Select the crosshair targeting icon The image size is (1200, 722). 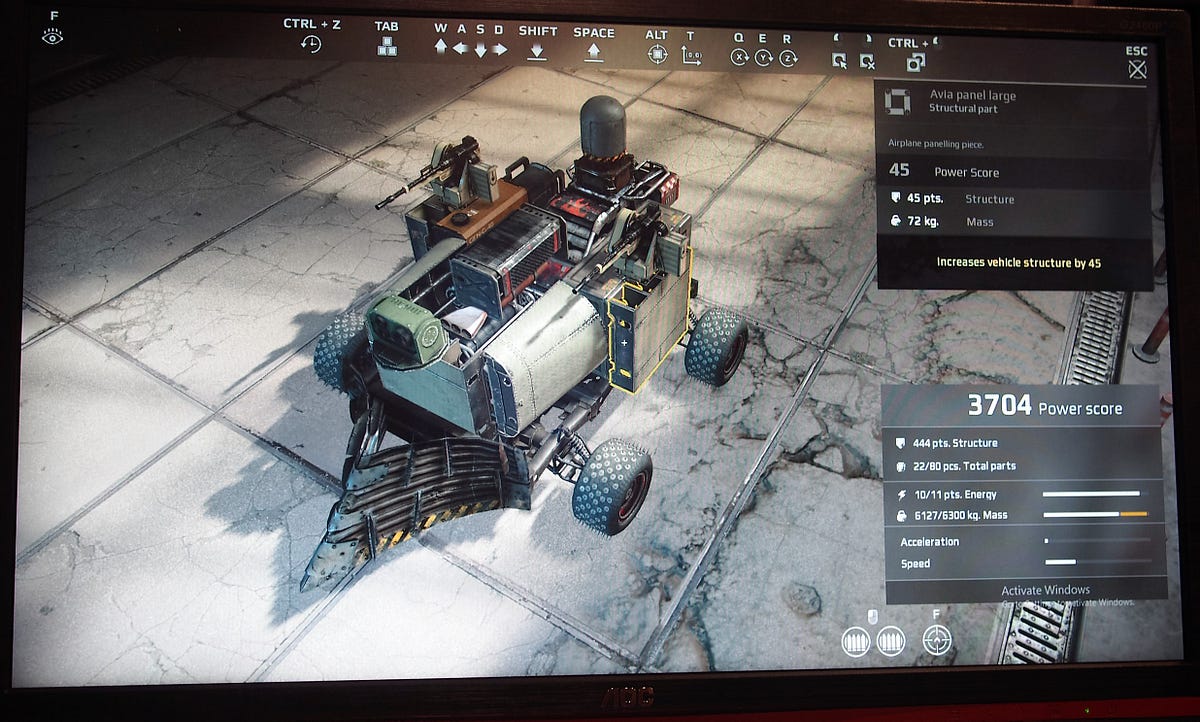(936, 639)
